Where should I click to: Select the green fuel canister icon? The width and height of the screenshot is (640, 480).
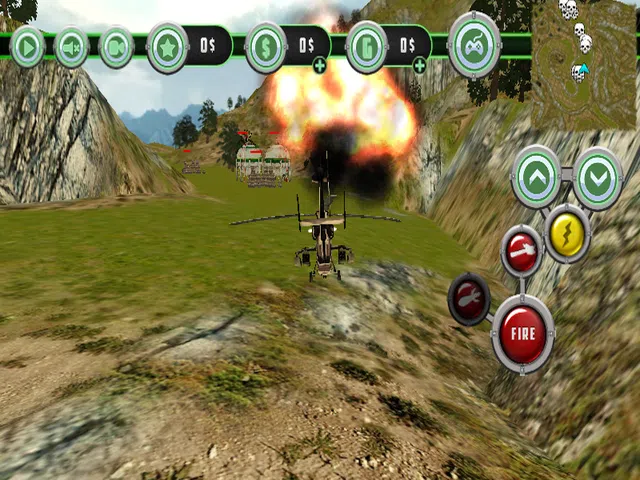point(367,47)
